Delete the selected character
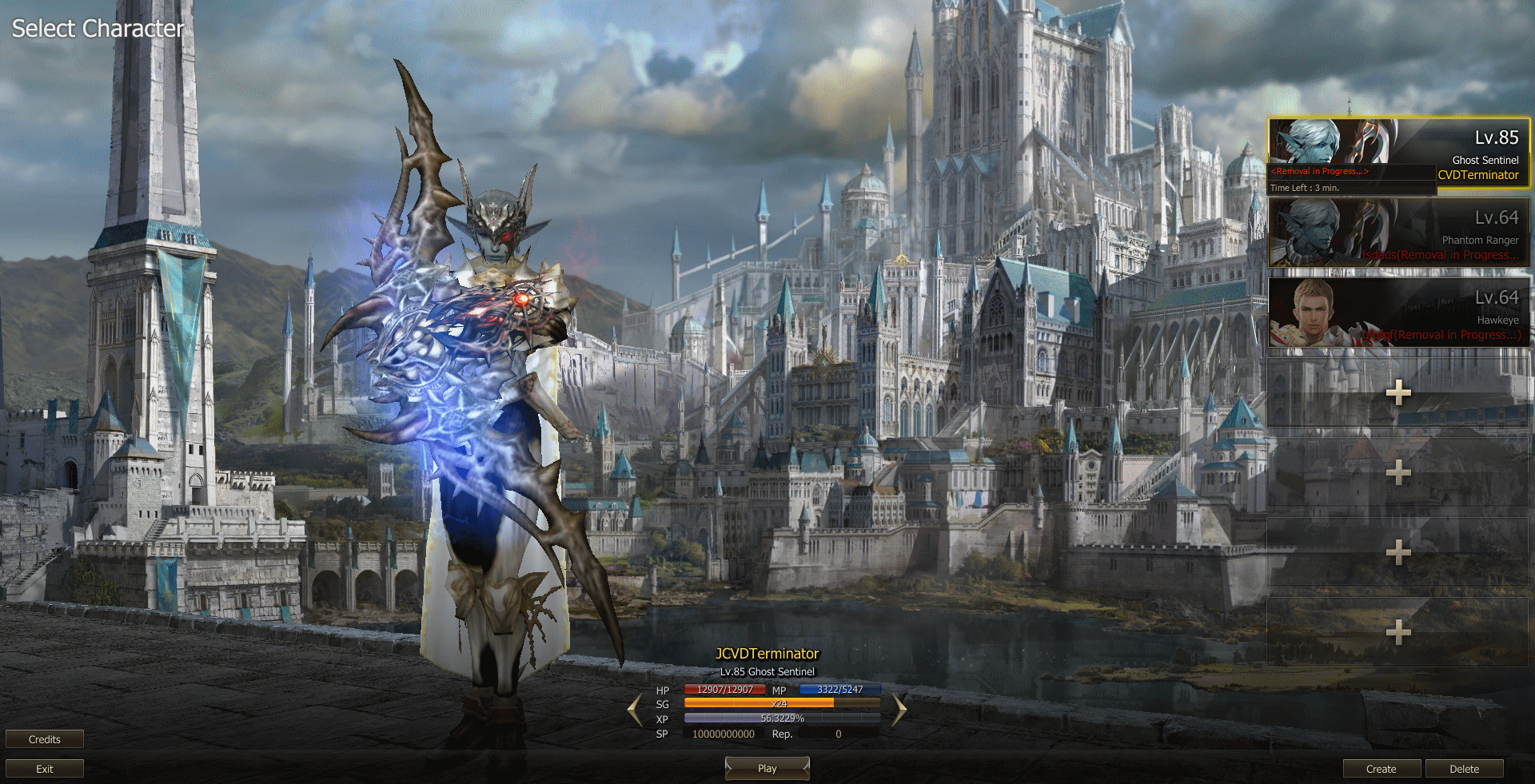The image size is (1535, 784). coord(1464,769)
